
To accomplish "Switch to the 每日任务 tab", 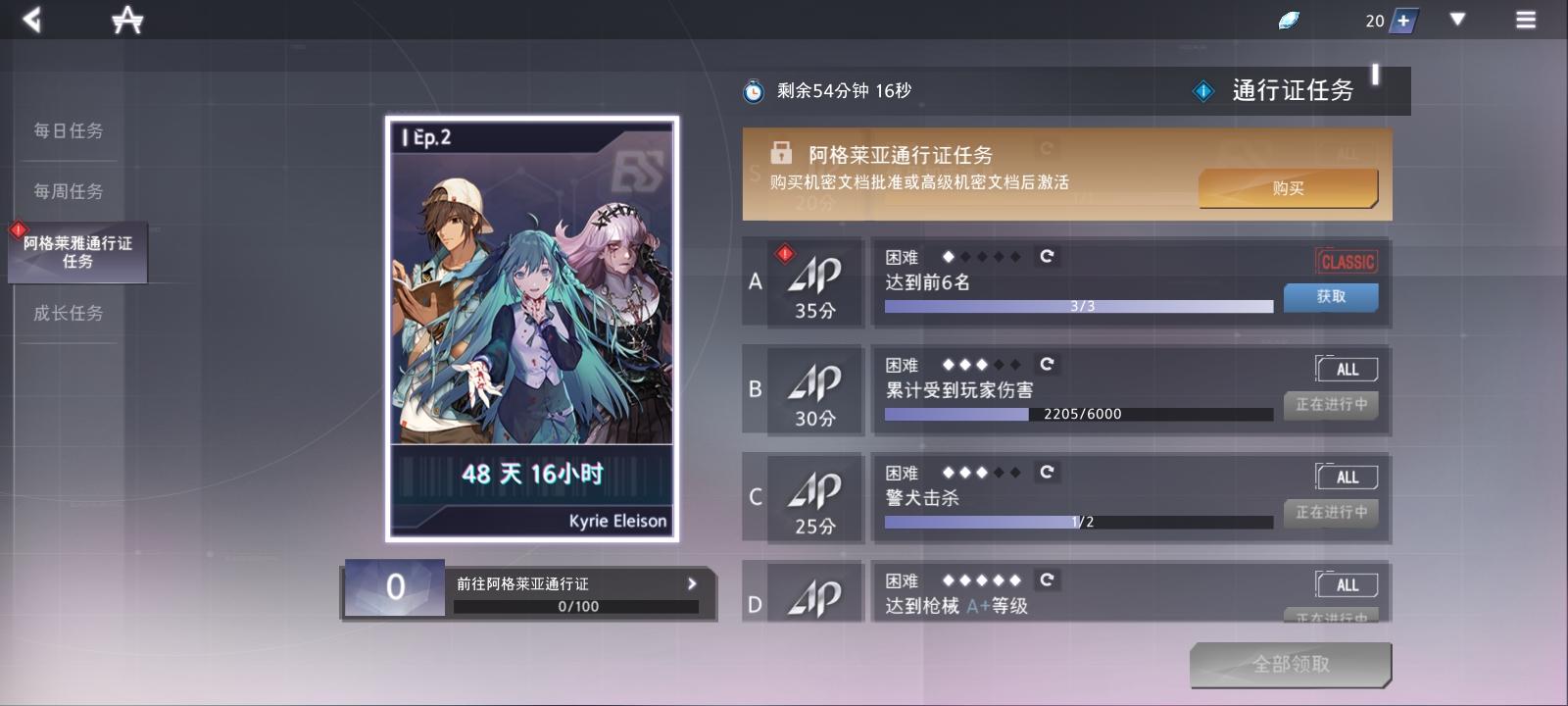I will tap(68, 130).
